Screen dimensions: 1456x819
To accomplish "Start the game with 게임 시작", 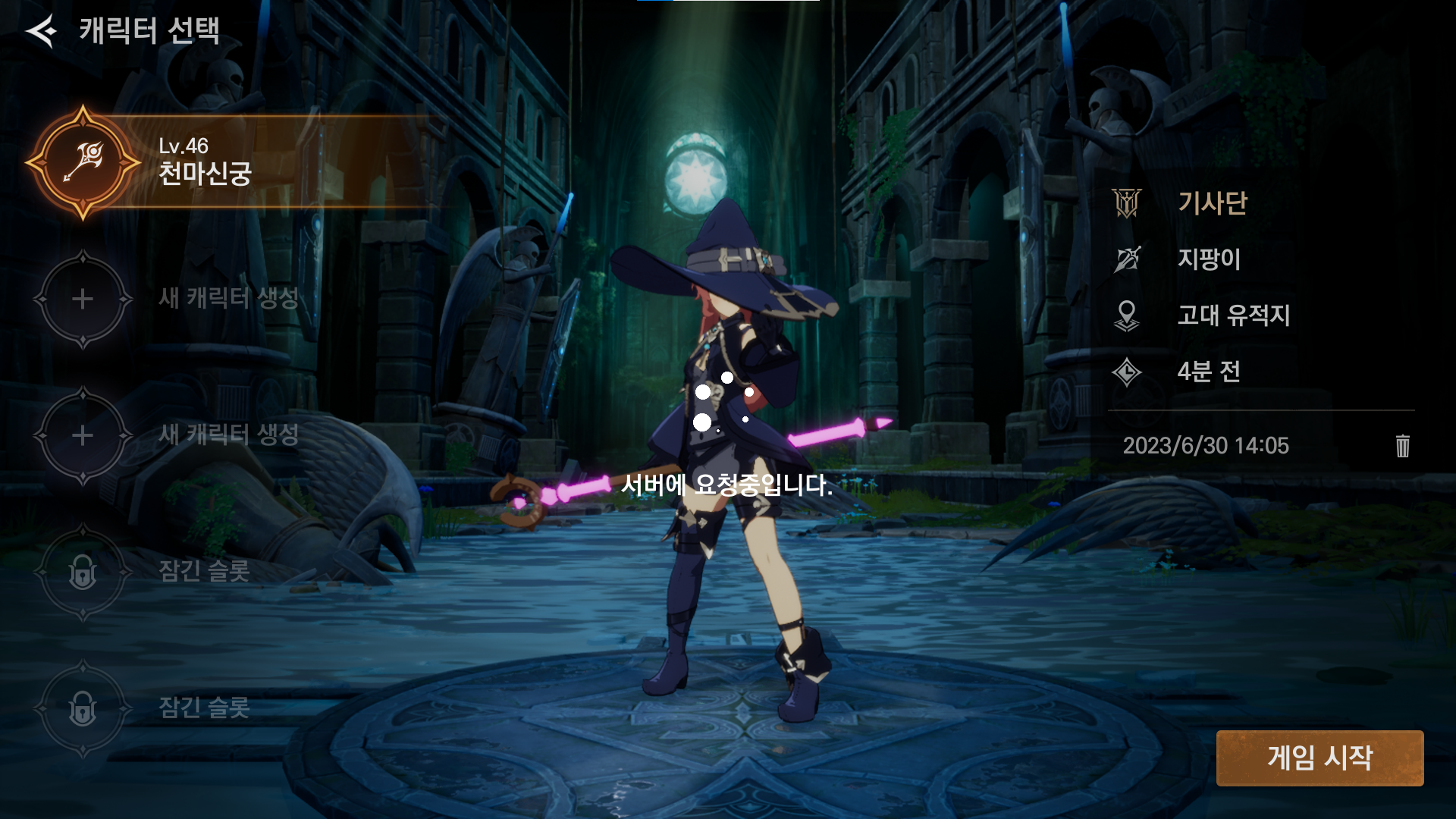I will [x=1319, y=758].
